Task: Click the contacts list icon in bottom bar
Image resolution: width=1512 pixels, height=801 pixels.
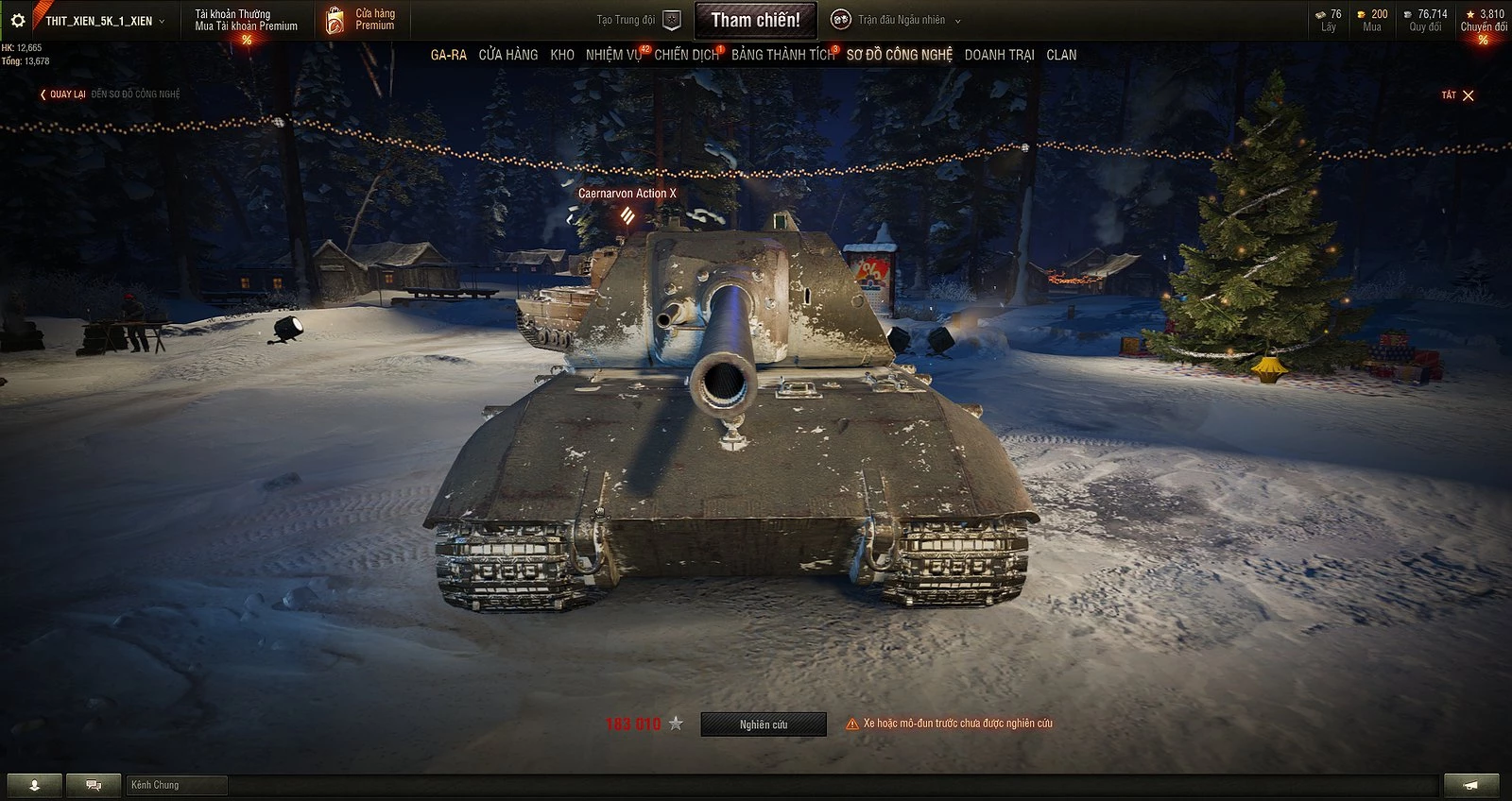Action: pos(34,784)
